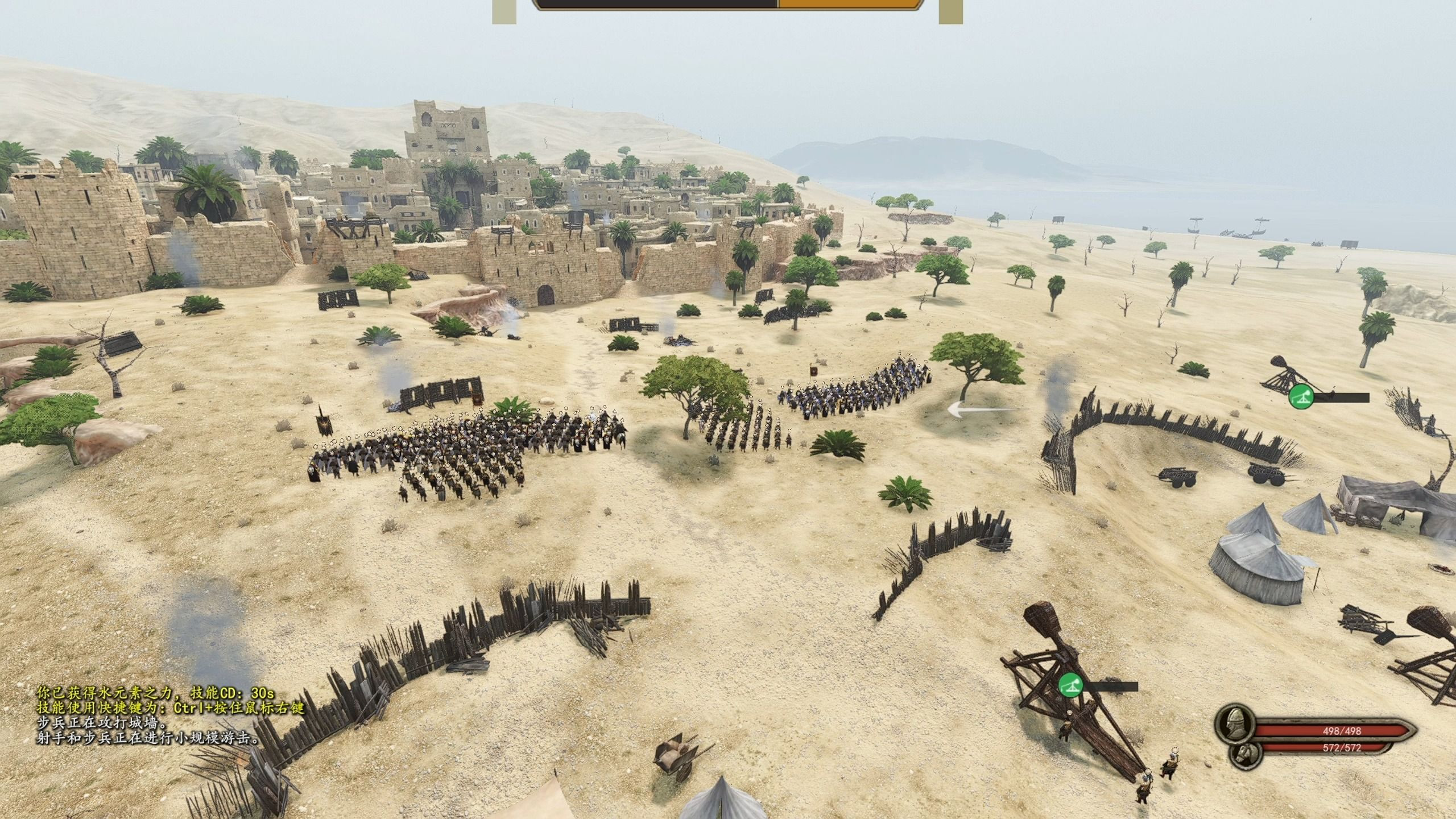Select the green siege icon on the foreground trebuchet
The height and width of the screenshot is (819, 1456).
(1070, 685)
